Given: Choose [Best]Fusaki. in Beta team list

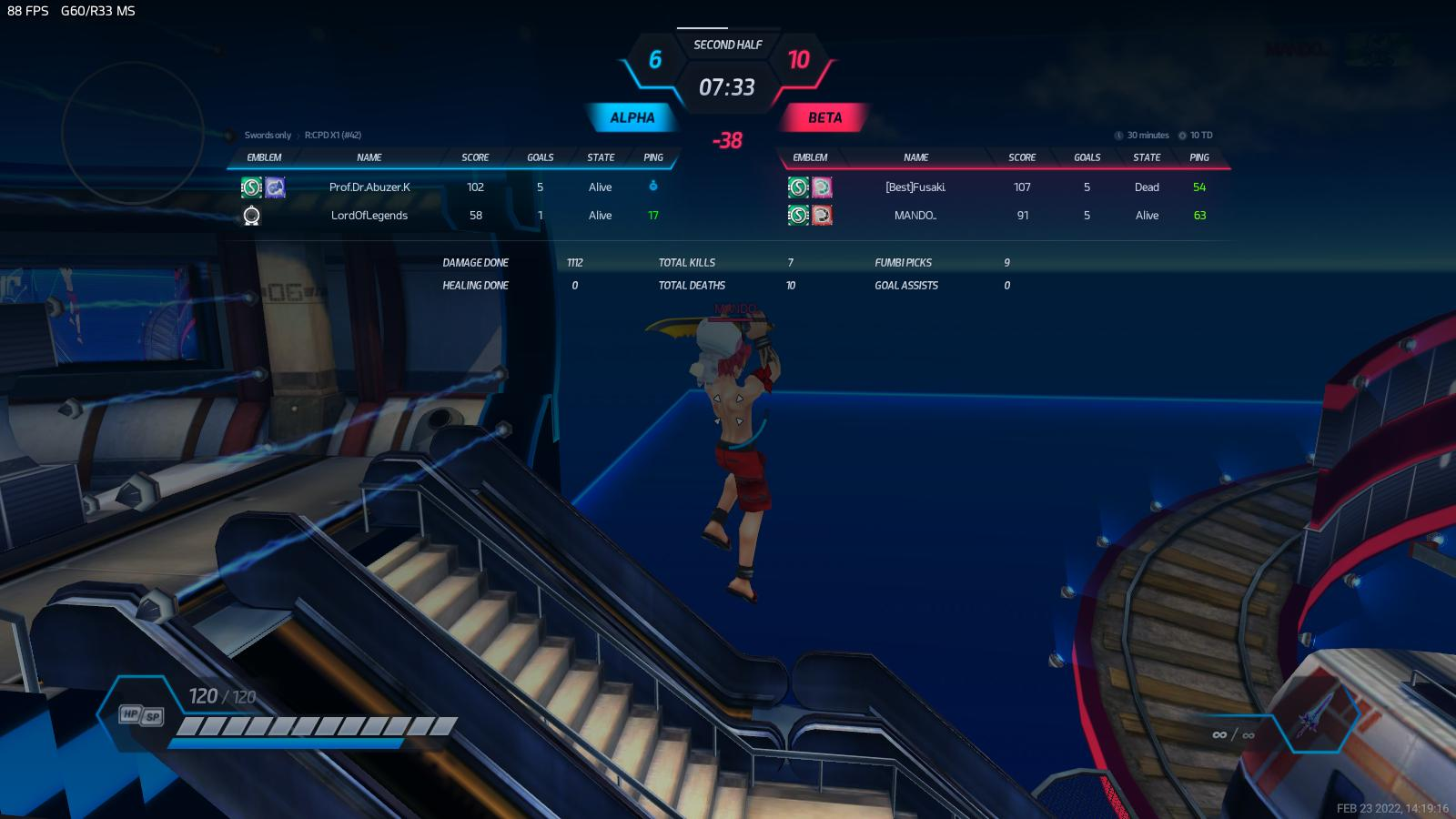Looking at the screenshot, I should coord(915,187).
